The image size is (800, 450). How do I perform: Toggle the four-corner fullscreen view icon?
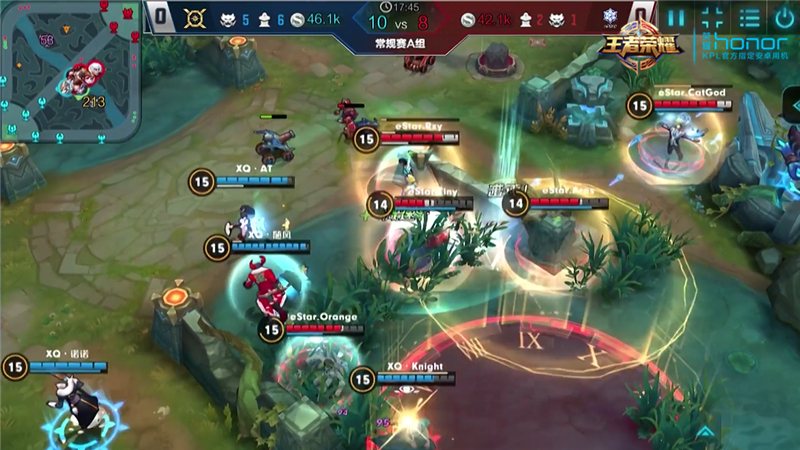[x=713, y=17]
